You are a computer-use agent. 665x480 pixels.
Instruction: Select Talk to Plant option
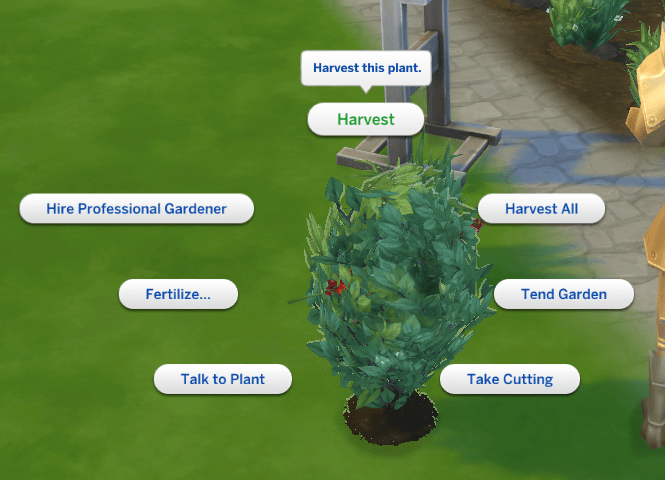pos(222,380)
